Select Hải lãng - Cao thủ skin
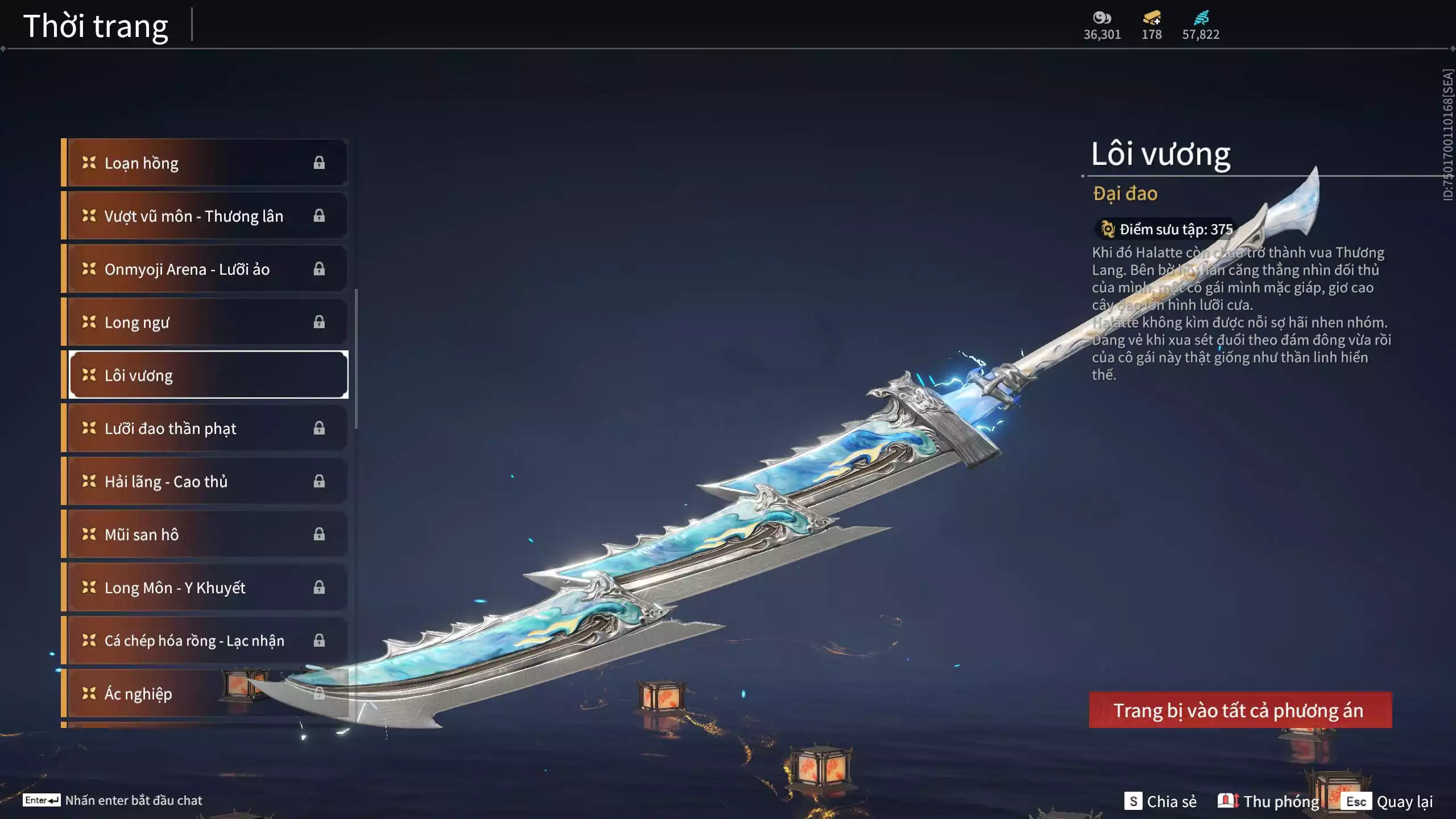Screen dimensions: 1456x819 205,481
